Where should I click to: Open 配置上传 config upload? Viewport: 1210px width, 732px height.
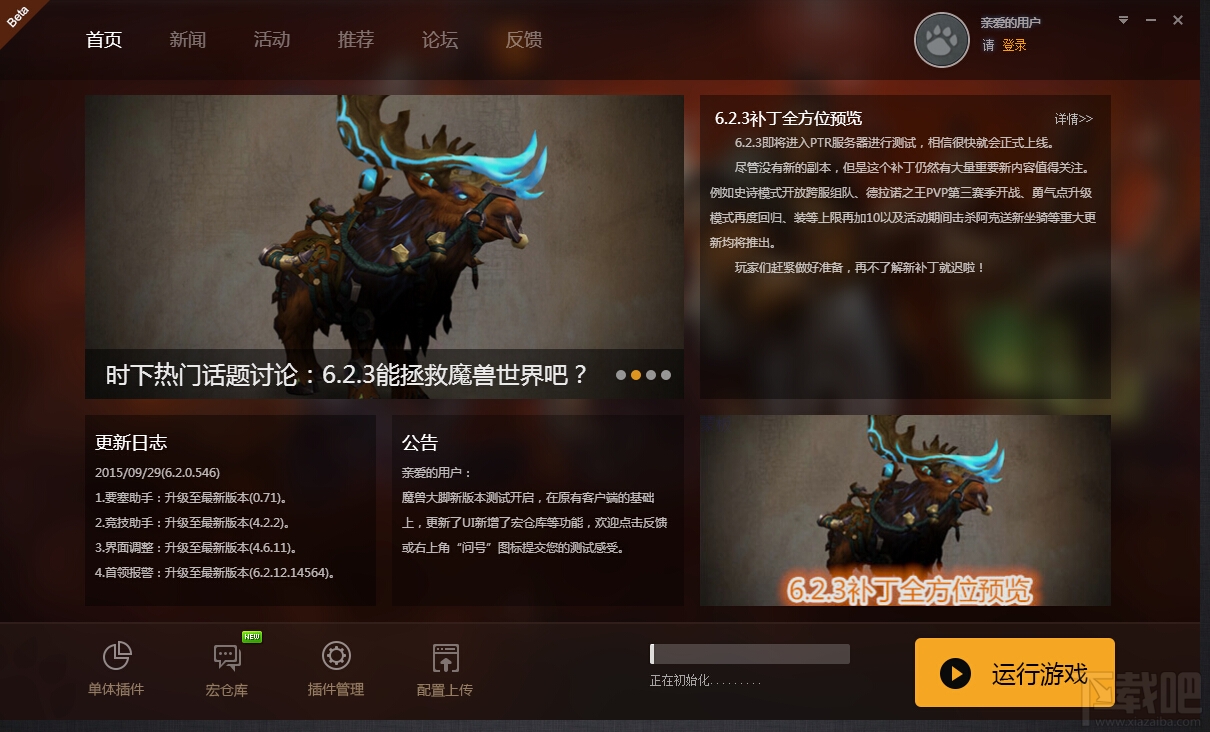[445, 669]
